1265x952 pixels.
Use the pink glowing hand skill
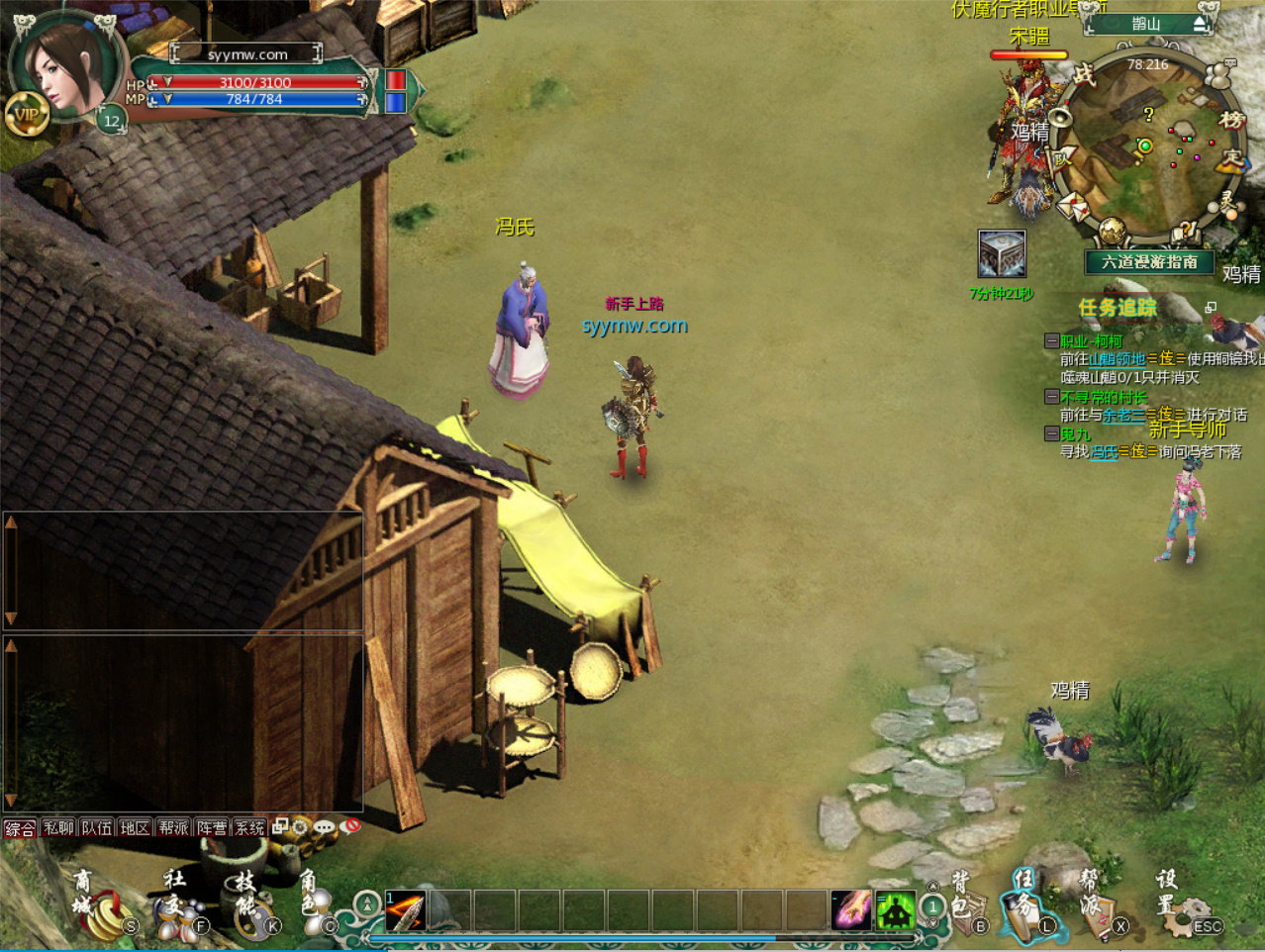point(851,910)
